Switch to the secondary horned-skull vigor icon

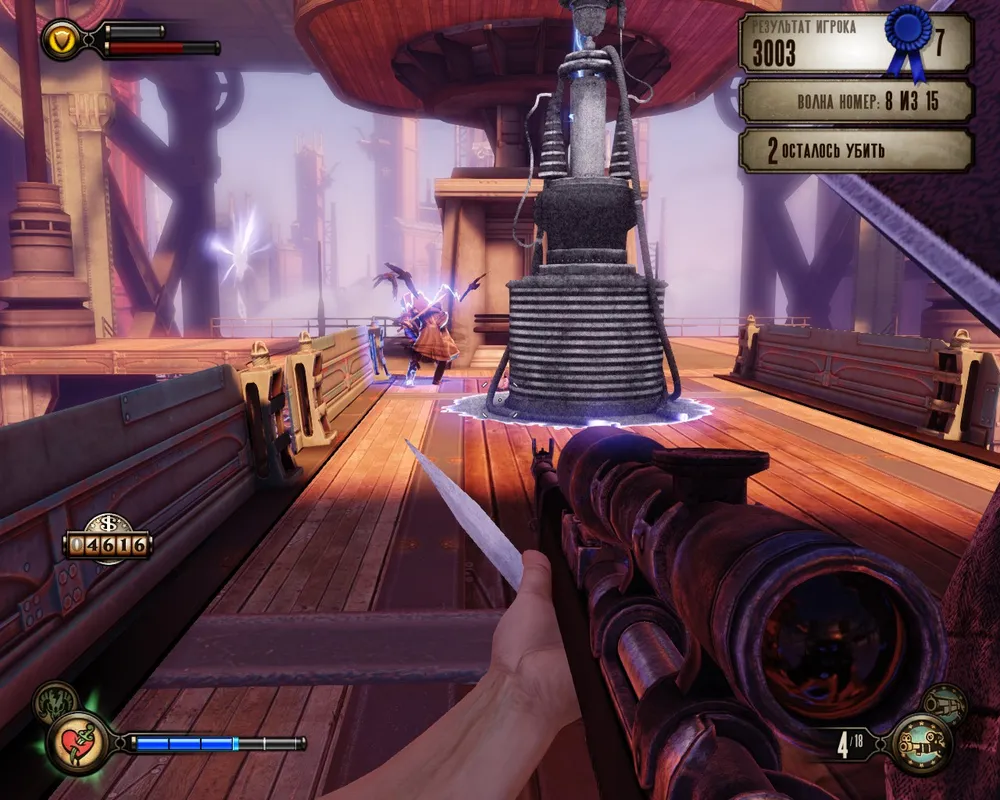pos(54,703)
